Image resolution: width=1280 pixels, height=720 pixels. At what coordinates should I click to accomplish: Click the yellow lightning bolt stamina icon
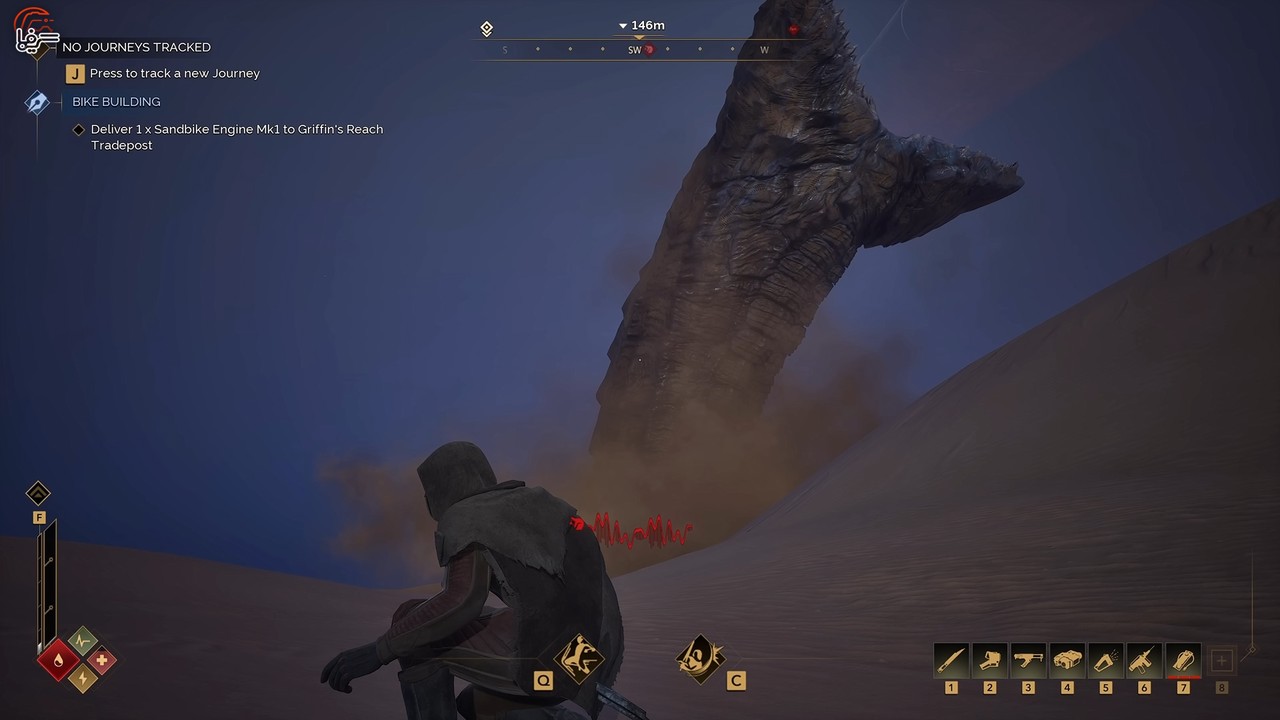[x=81, y=679]
